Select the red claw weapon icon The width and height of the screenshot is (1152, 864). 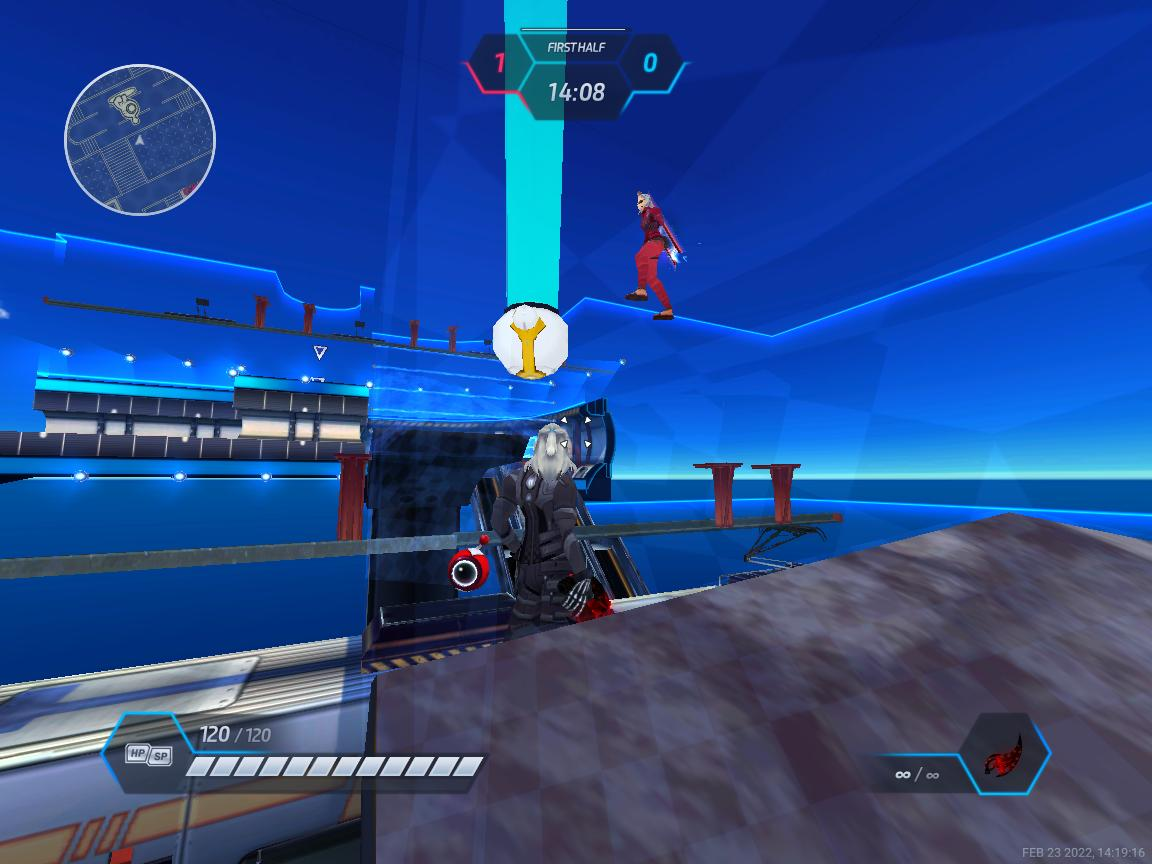pyautogui.click(x=1003, y=754)
